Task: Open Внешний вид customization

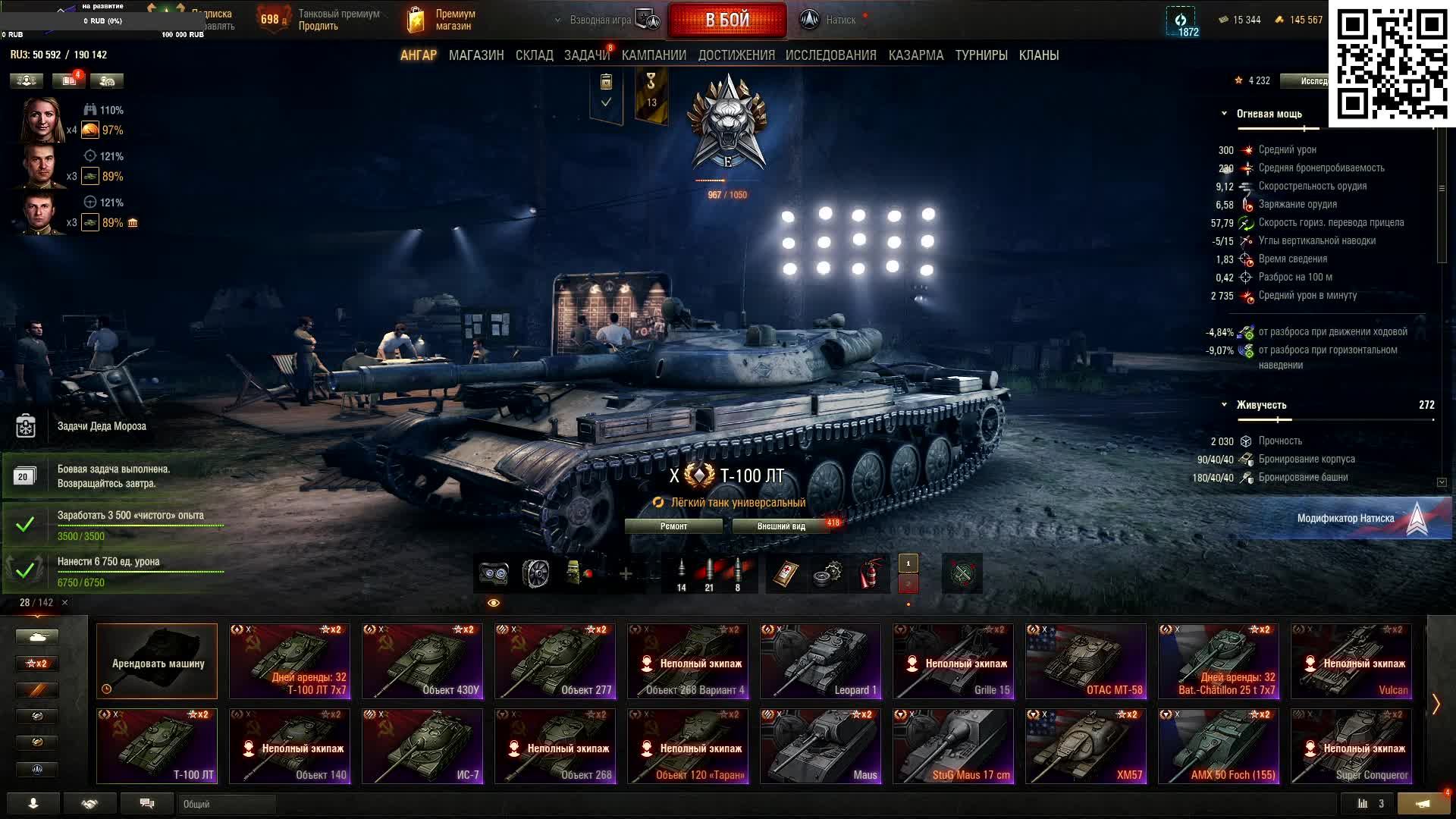Action: [x=781, y=526]
